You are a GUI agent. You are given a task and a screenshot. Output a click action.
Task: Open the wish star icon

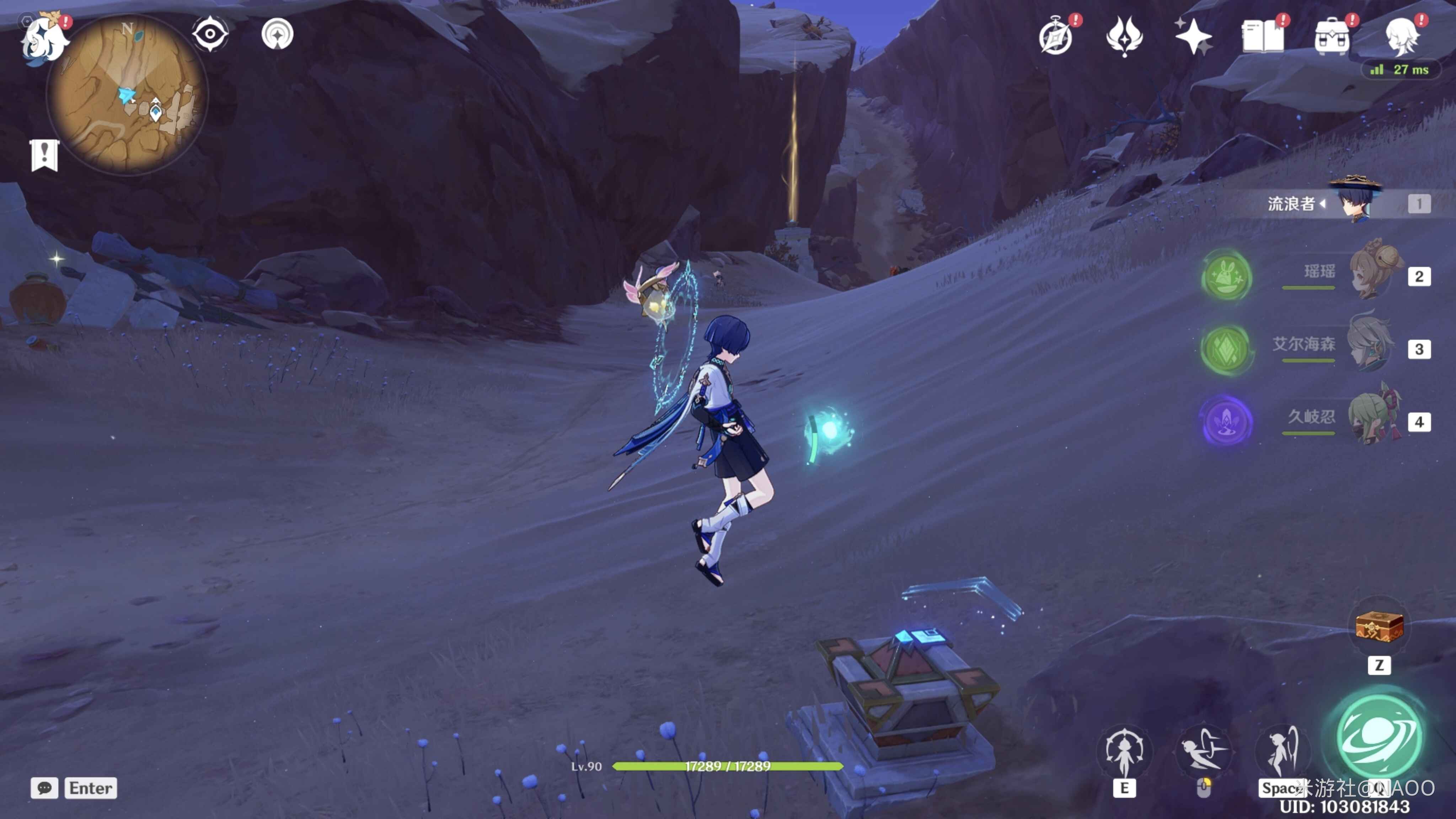coord(1193,37)
